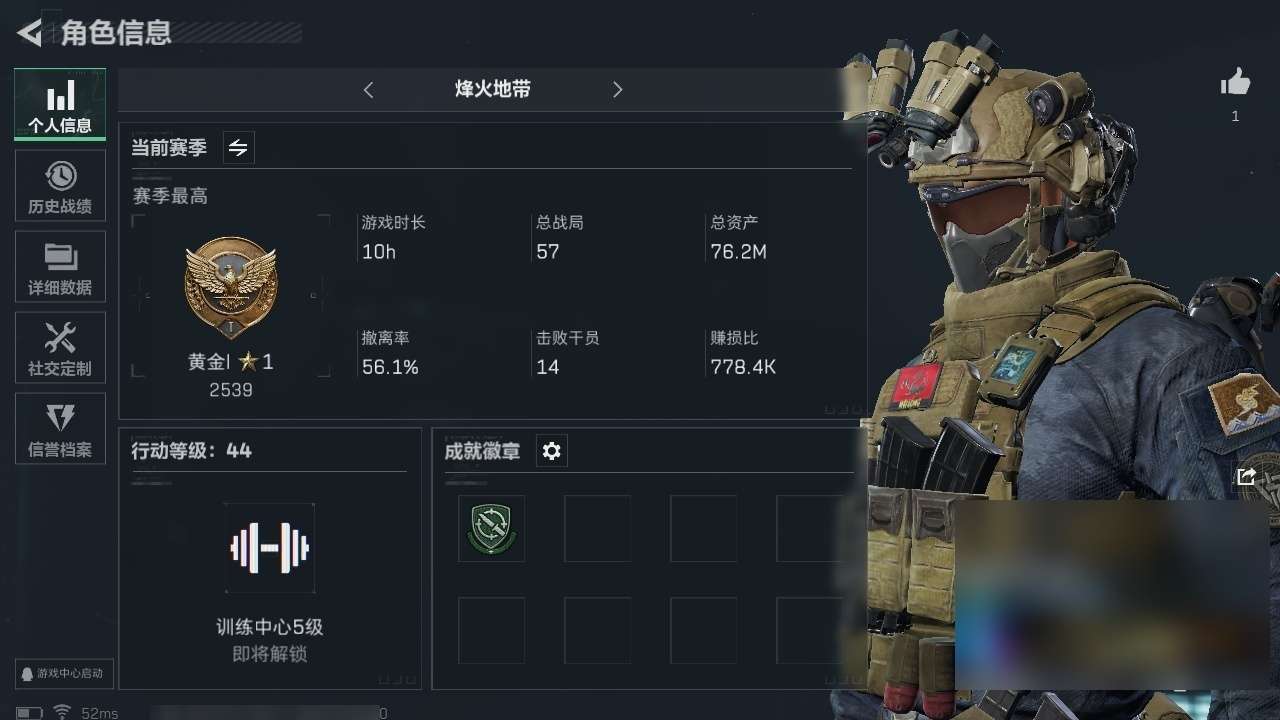
Task: Select the 社交定制 tab
Action: (60, 347)
